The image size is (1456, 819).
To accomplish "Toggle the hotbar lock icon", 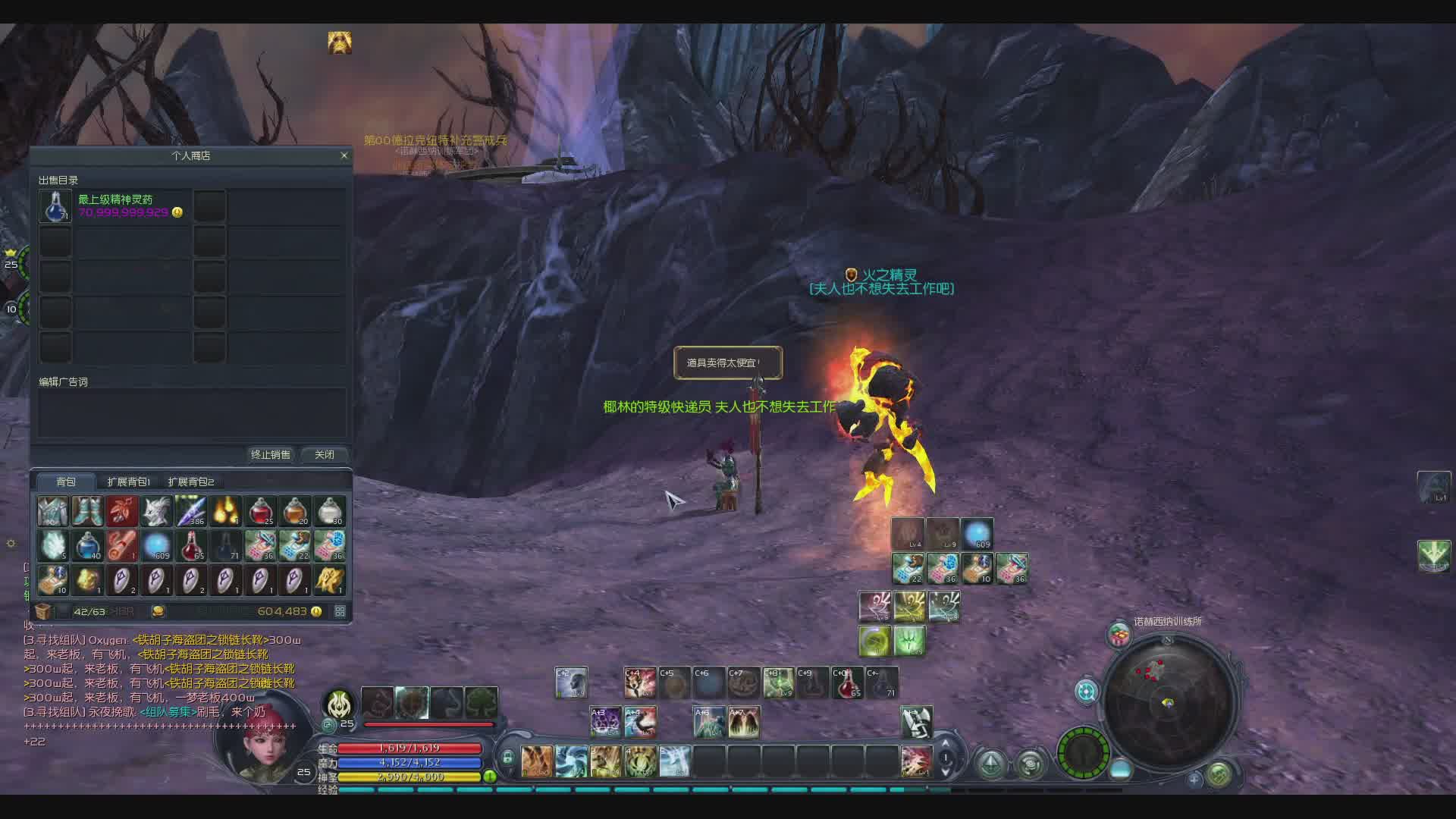I will (507, 757).
